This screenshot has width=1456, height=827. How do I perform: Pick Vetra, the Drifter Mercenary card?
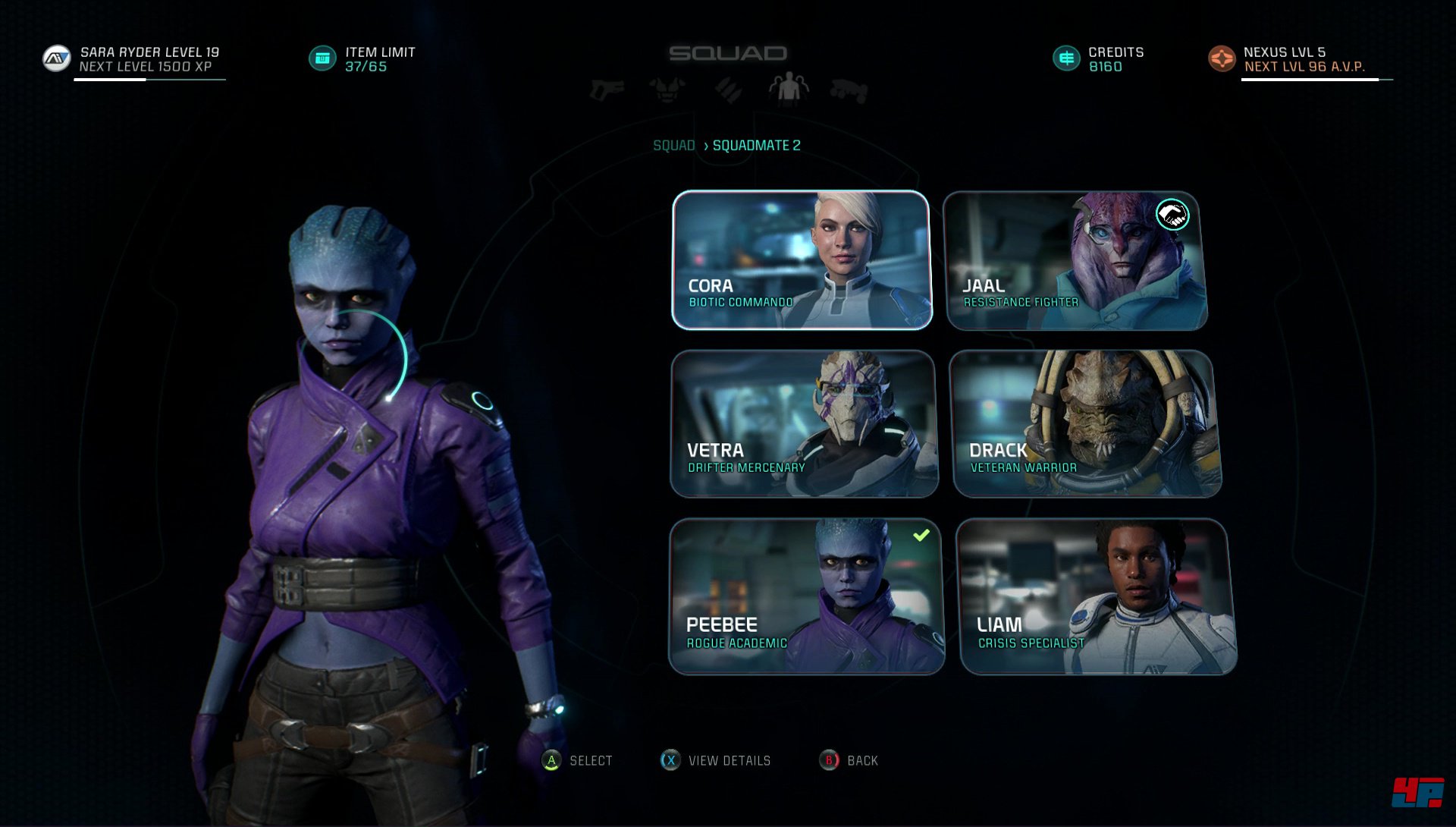click(x=804, y=423)
